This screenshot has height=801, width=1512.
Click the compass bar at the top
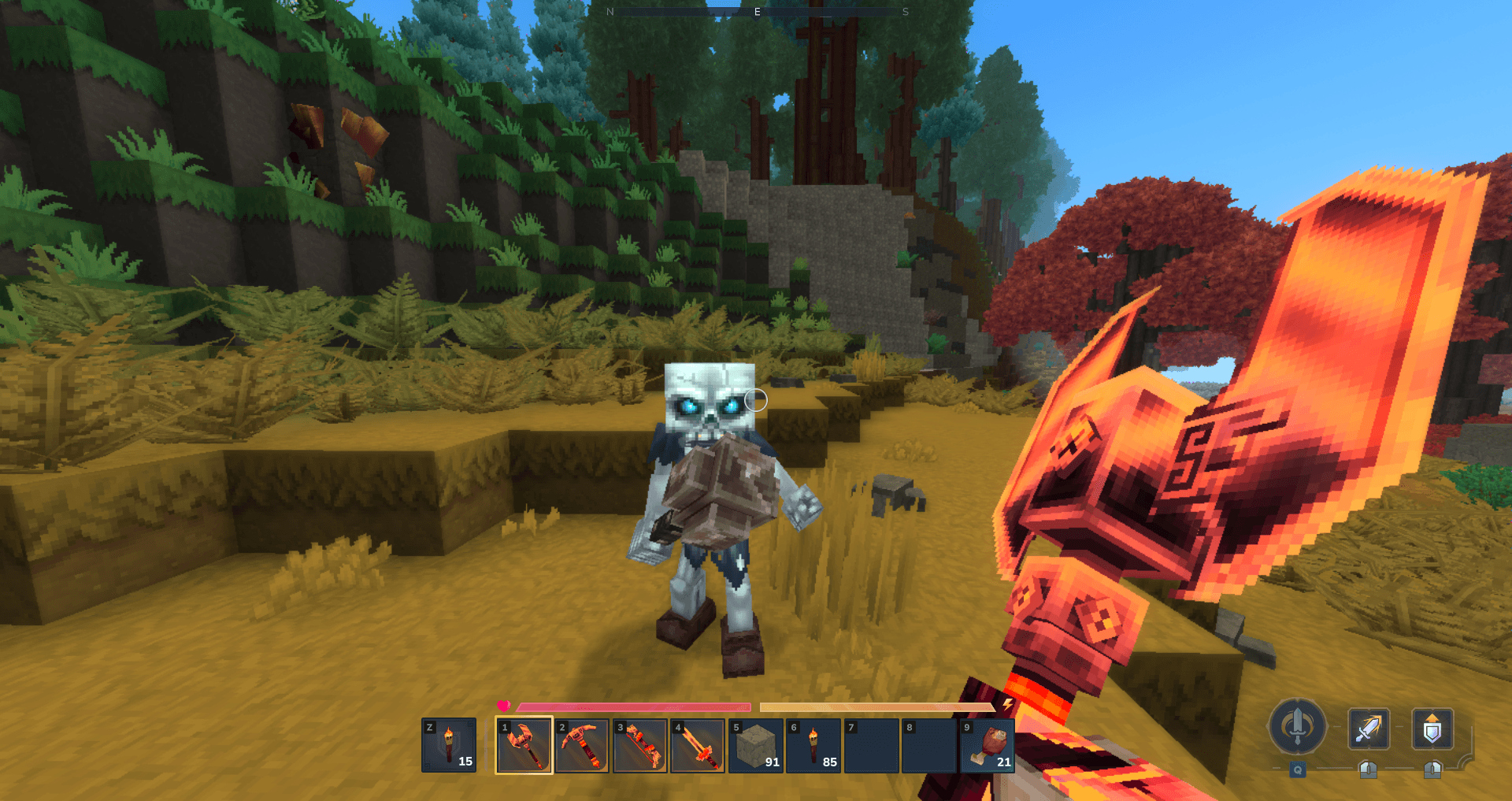pyautogui.click(x=758, y=12)
